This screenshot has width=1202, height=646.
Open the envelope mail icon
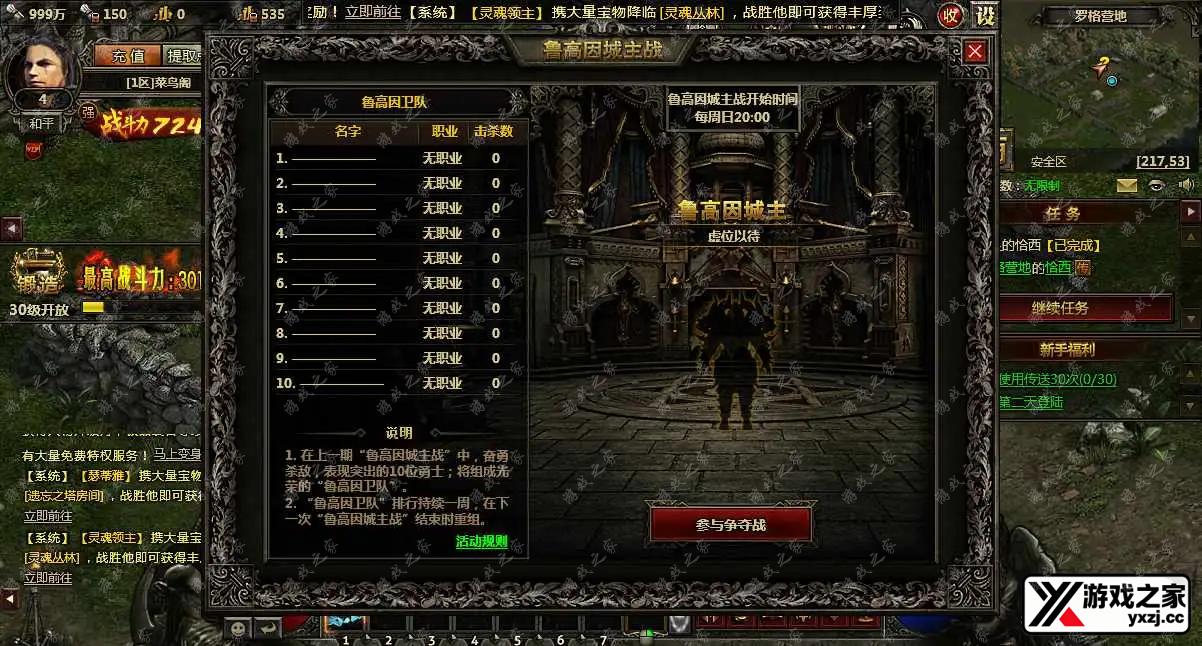(x=1127, y=185)
